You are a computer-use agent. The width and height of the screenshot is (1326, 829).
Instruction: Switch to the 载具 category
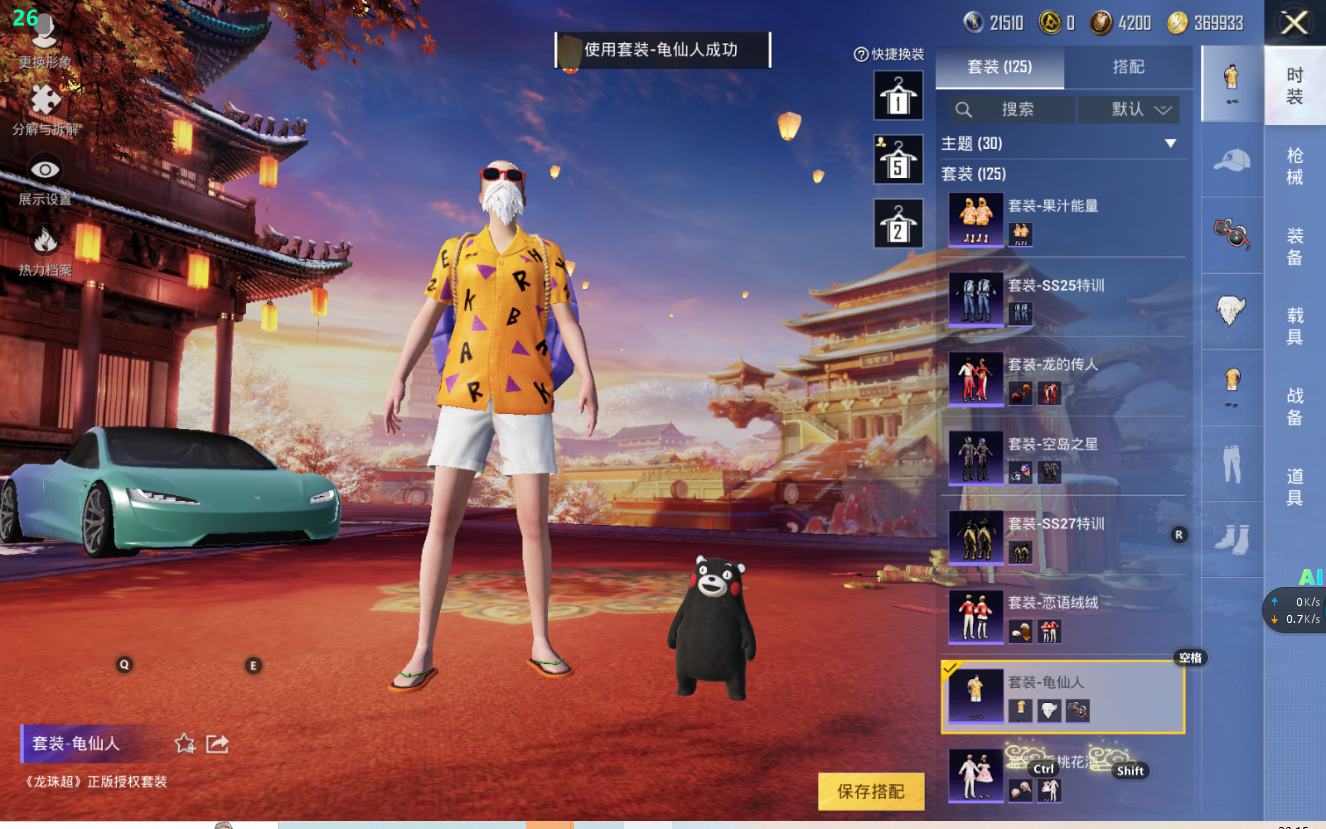pos(1295,326)
